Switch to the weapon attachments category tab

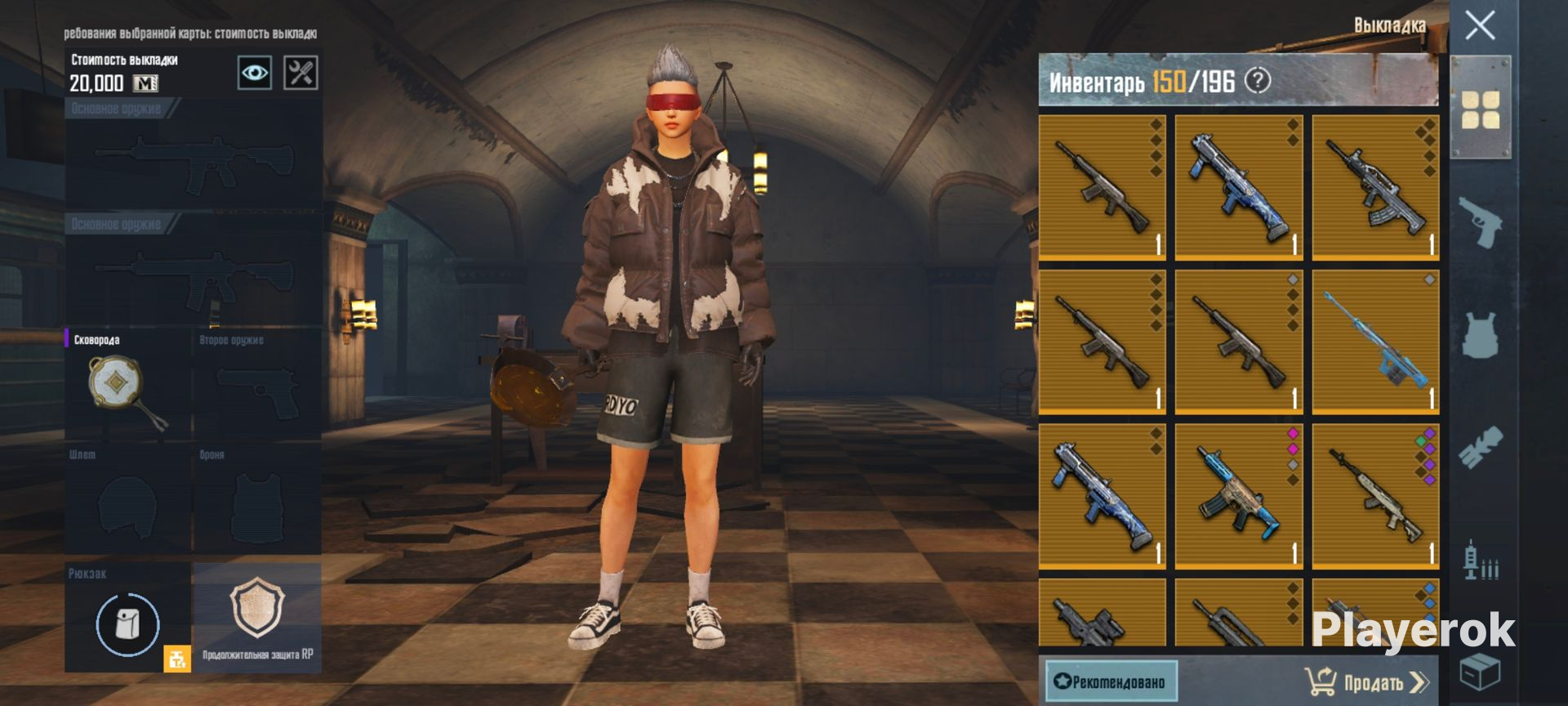[1480, 448]
